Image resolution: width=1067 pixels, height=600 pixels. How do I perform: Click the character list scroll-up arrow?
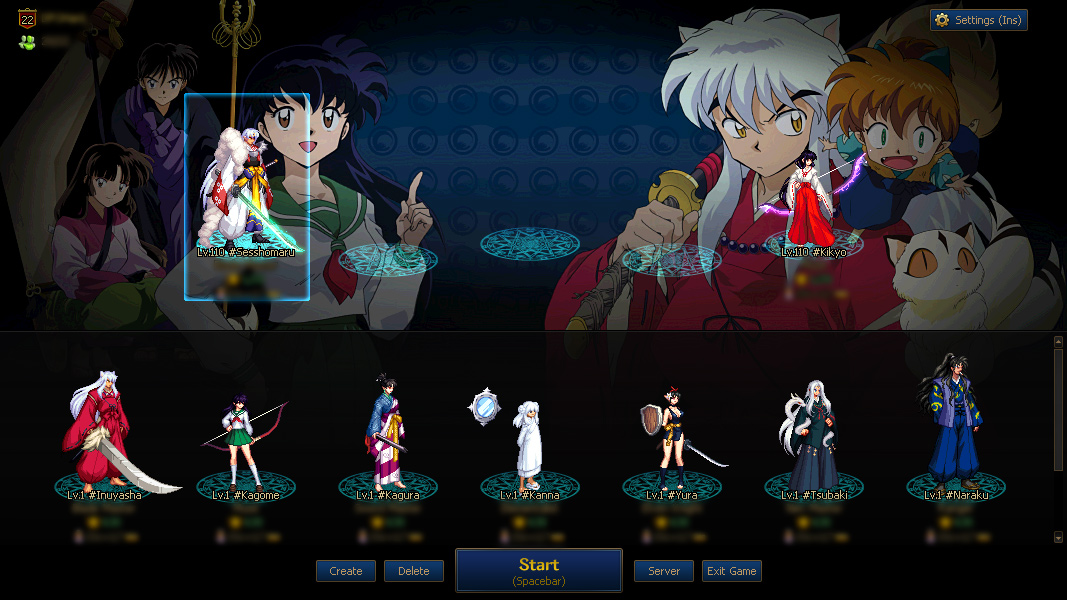pyautogui.click(x=1059, y=342)
